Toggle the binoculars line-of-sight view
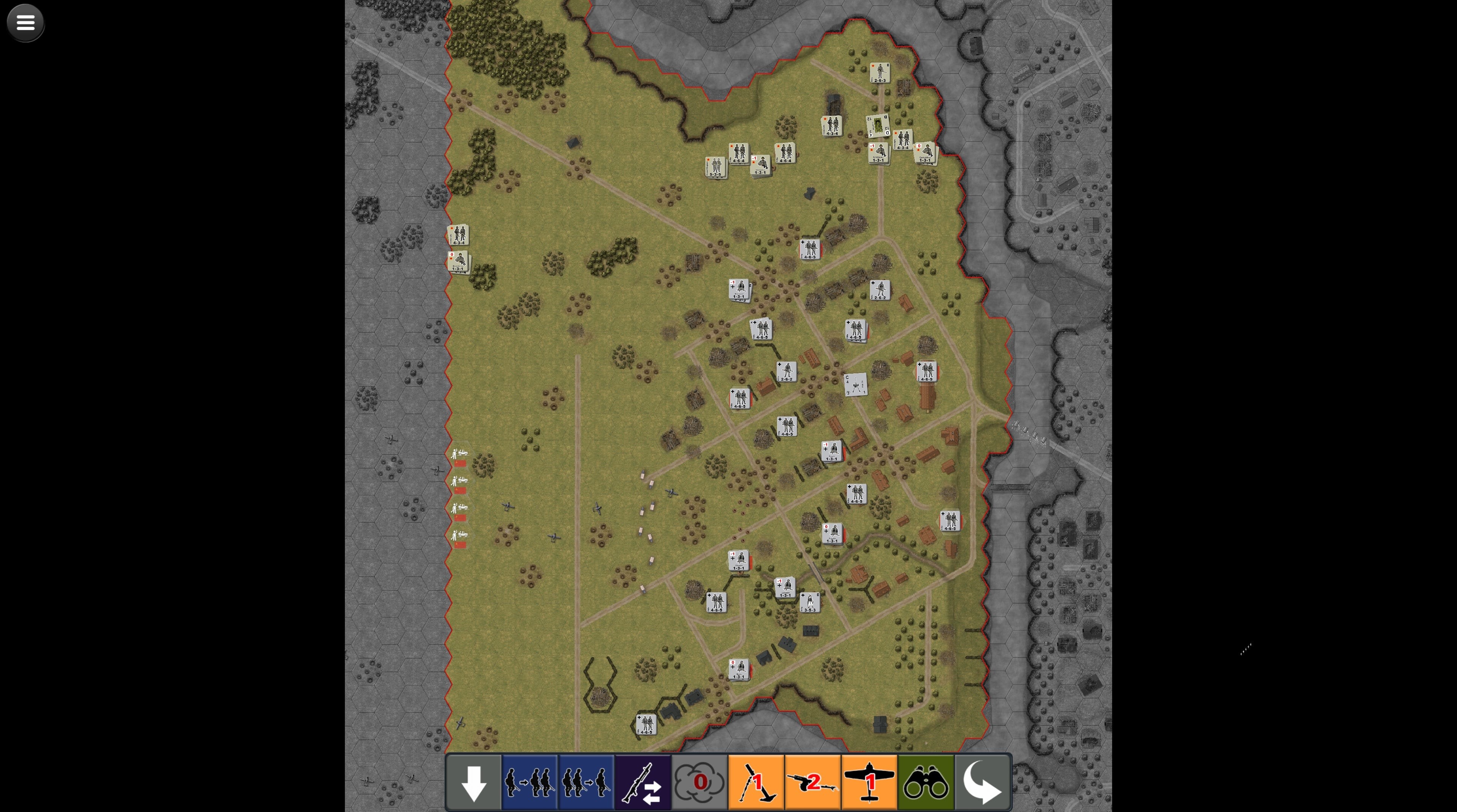The image size is (1457, 812). point(926,782)
